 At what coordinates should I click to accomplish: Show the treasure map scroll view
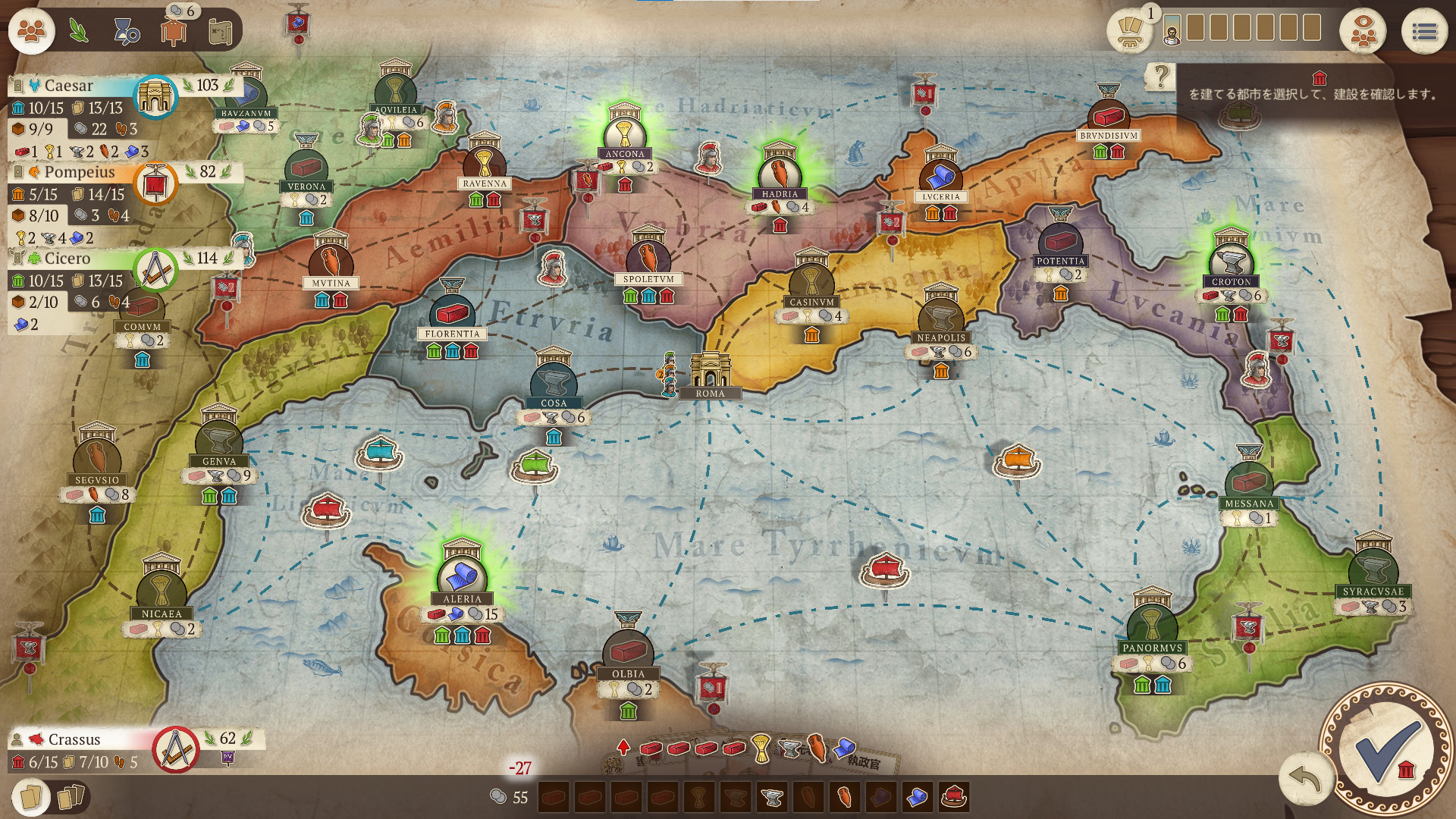click(220, 32)
